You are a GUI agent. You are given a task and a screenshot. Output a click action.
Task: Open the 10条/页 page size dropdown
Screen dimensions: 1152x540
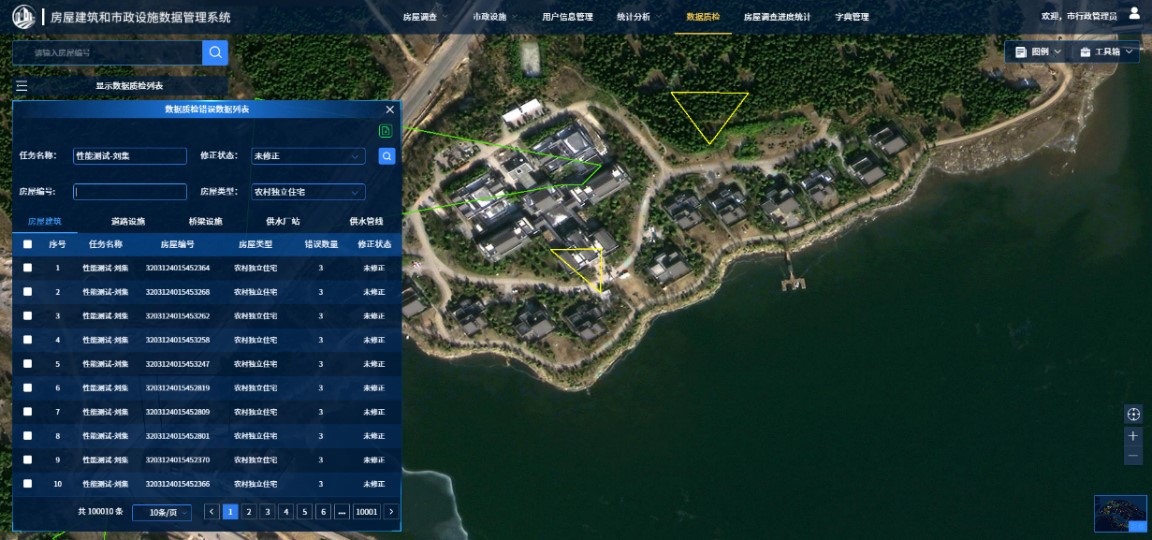click(x=161, y=512)
